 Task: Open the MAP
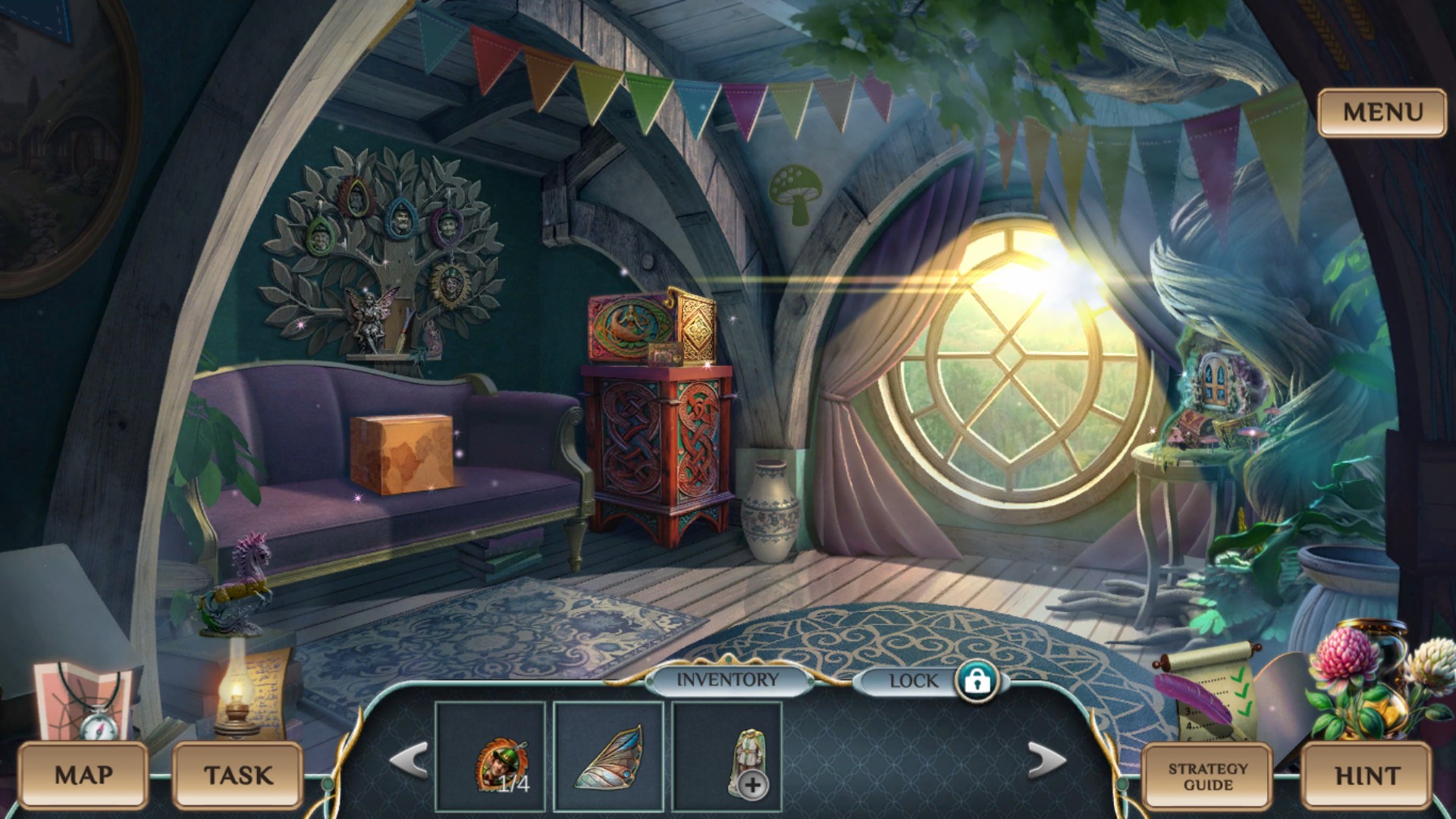click(83, 775)
